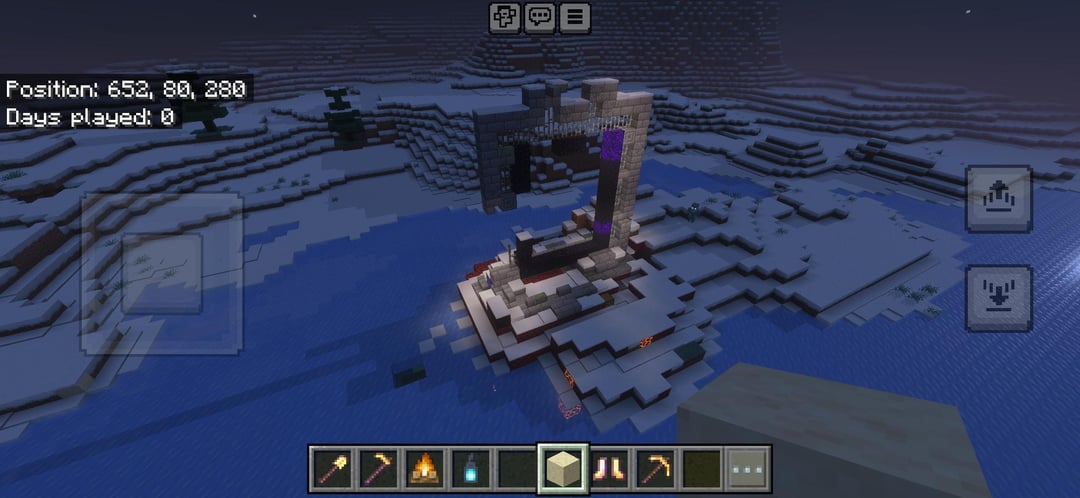Screen dimensions: 1080x498
Task: Tap the fly-down arrow button
Action: coord(998,297)
